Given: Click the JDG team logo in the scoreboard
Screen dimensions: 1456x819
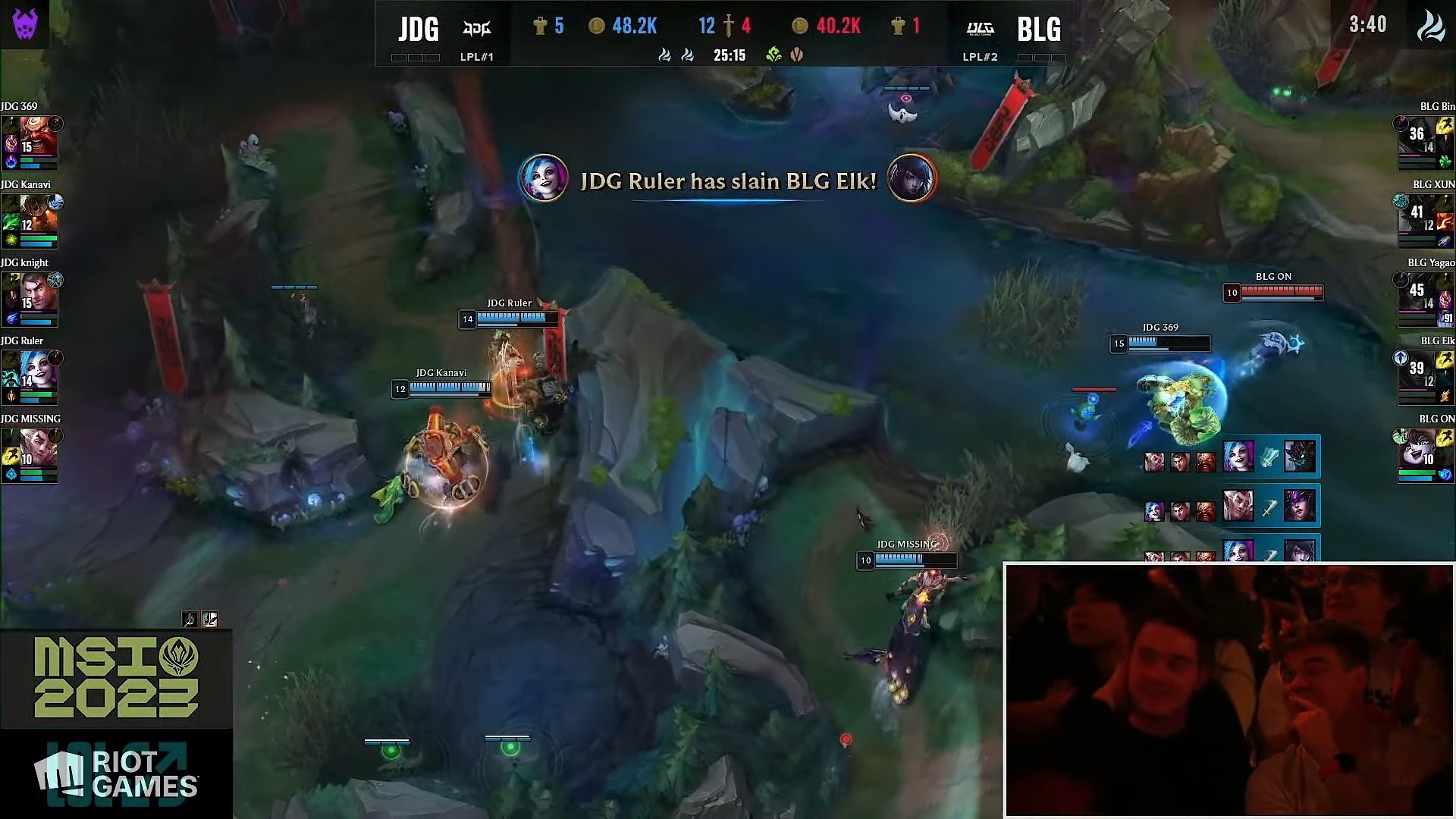Looking at the screenshot, I should point(477,27).
